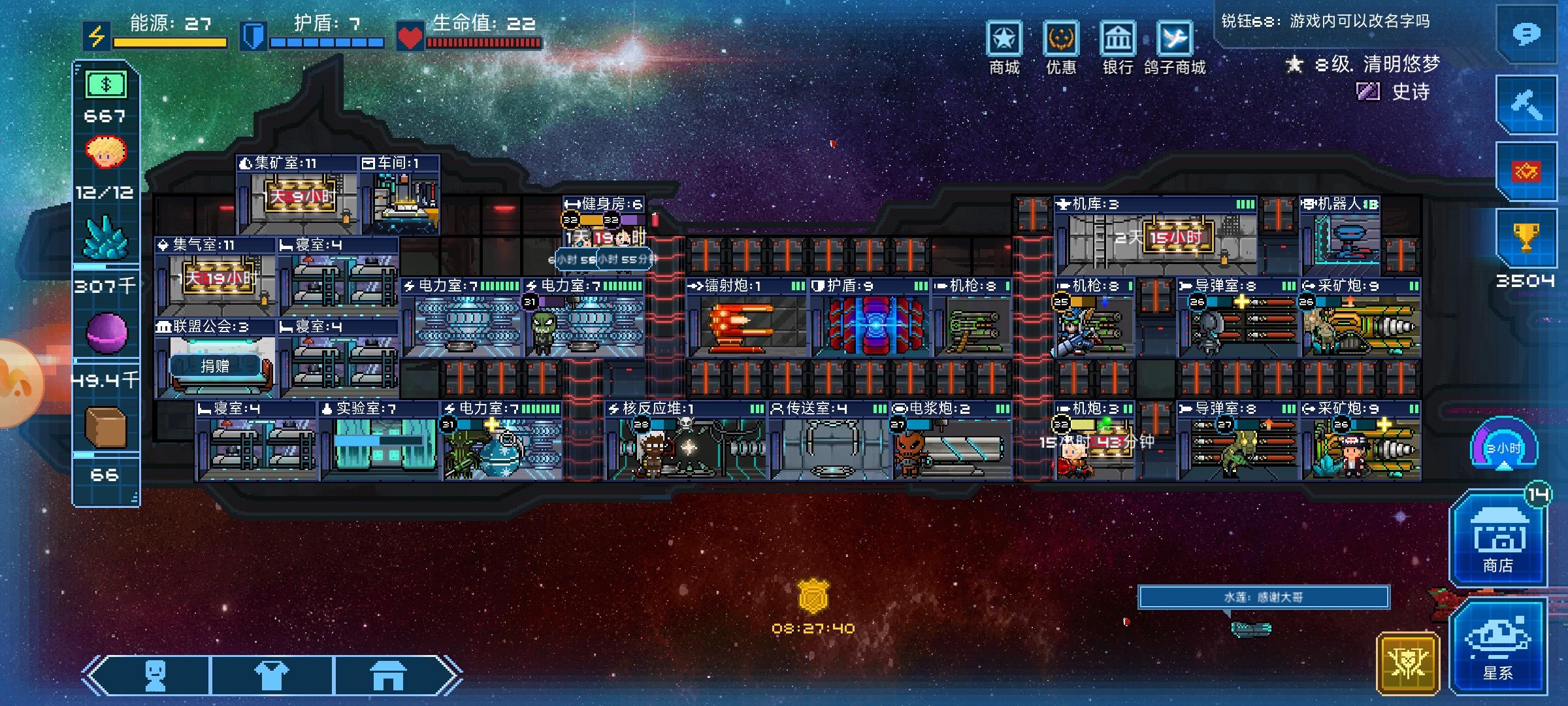Click the 水莲 chat message banner
1568x706 pixels.
click(1263, 597)
